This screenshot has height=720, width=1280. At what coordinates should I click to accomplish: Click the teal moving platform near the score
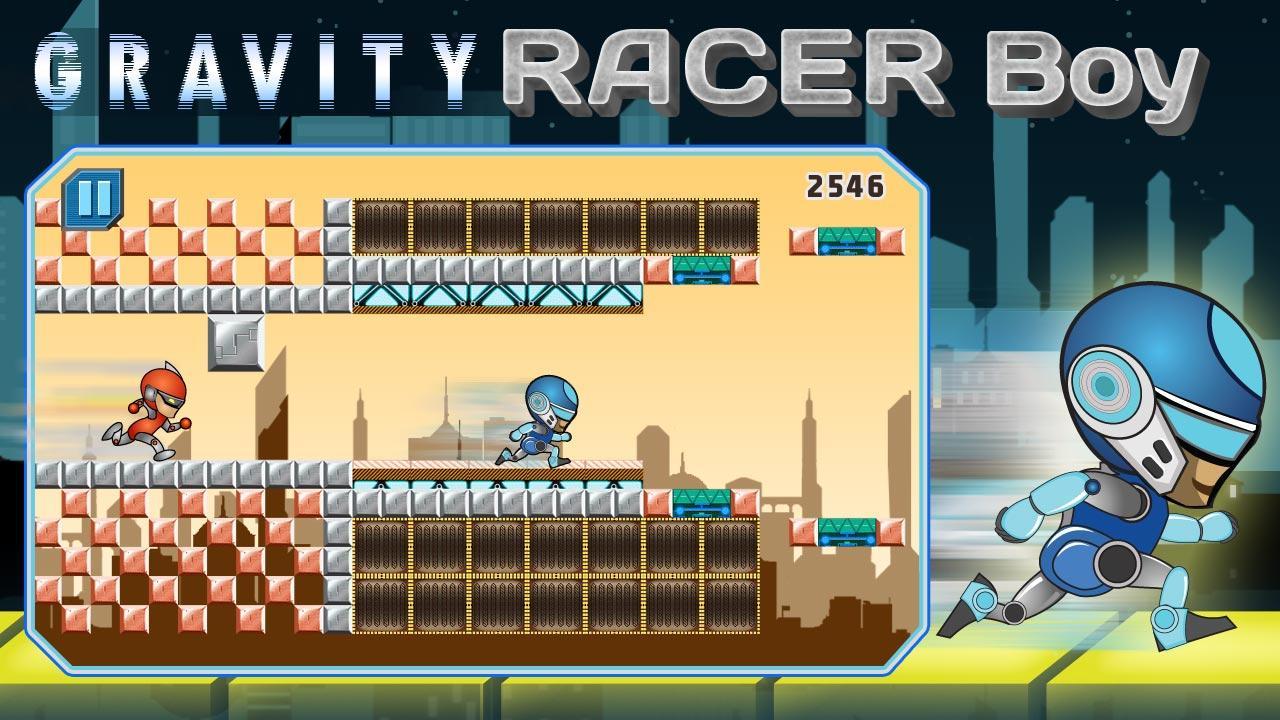pyautogui.click(x=845, y=240)
